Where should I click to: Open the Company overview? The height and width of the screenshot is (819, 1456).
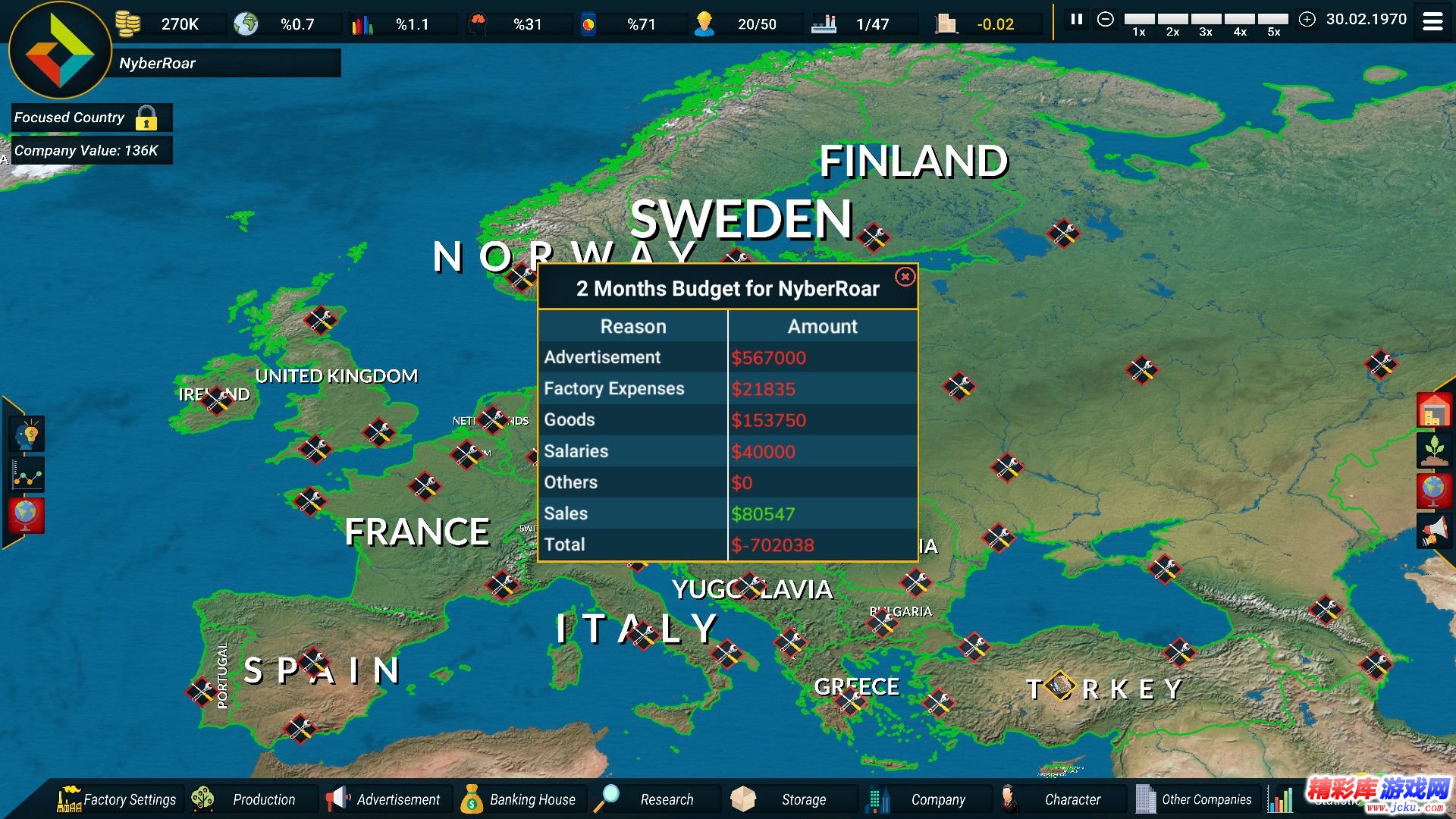[x=922, y=799]
